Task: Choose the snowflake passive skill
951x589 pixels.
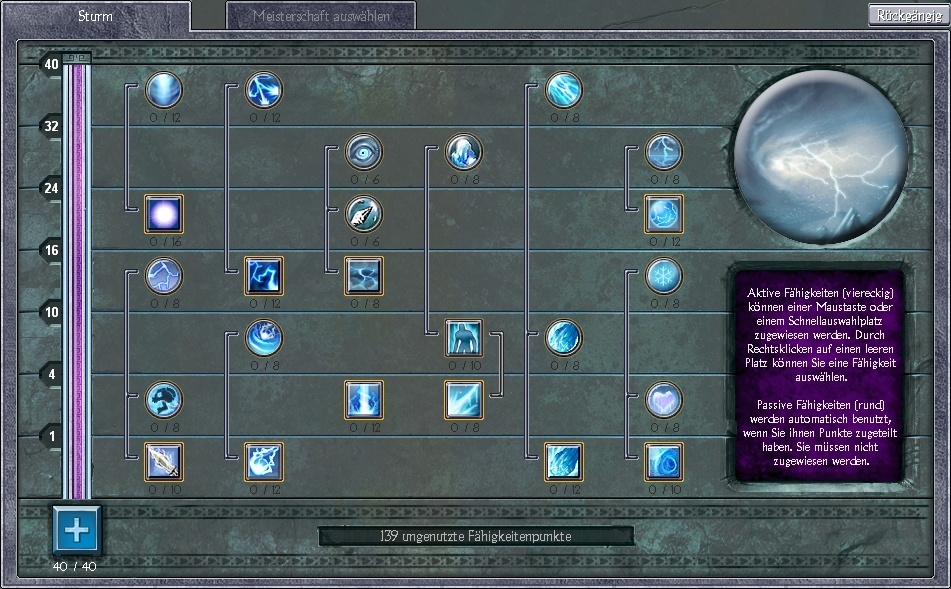Action: (x=663, y=276)
